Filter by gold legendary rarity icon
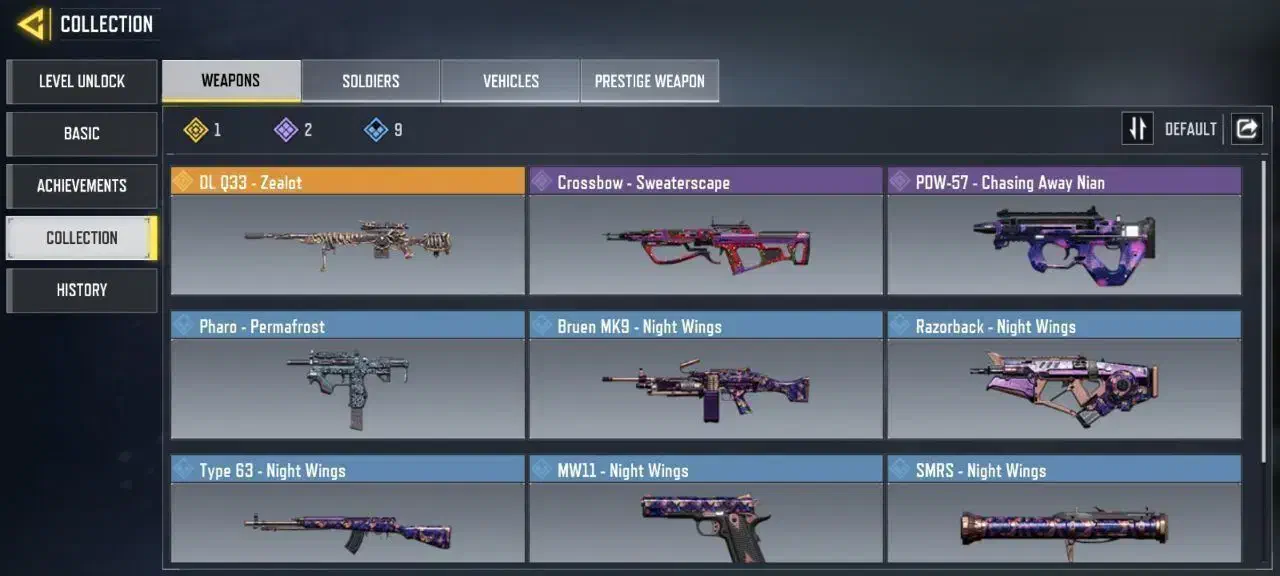Viewport: 1280px width, 576px height. [197, 129]
